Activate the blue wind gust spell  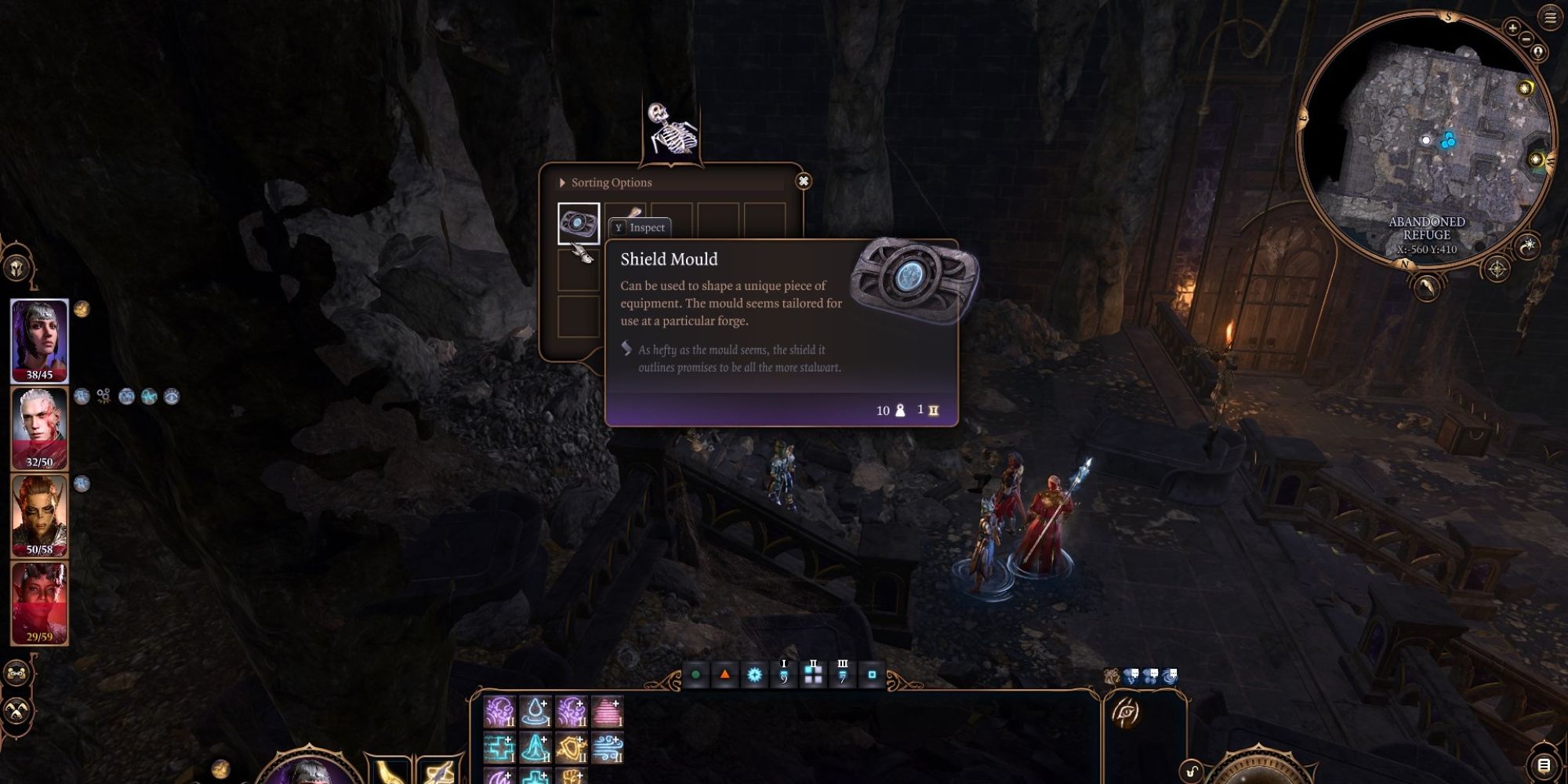tap(608, 748)
